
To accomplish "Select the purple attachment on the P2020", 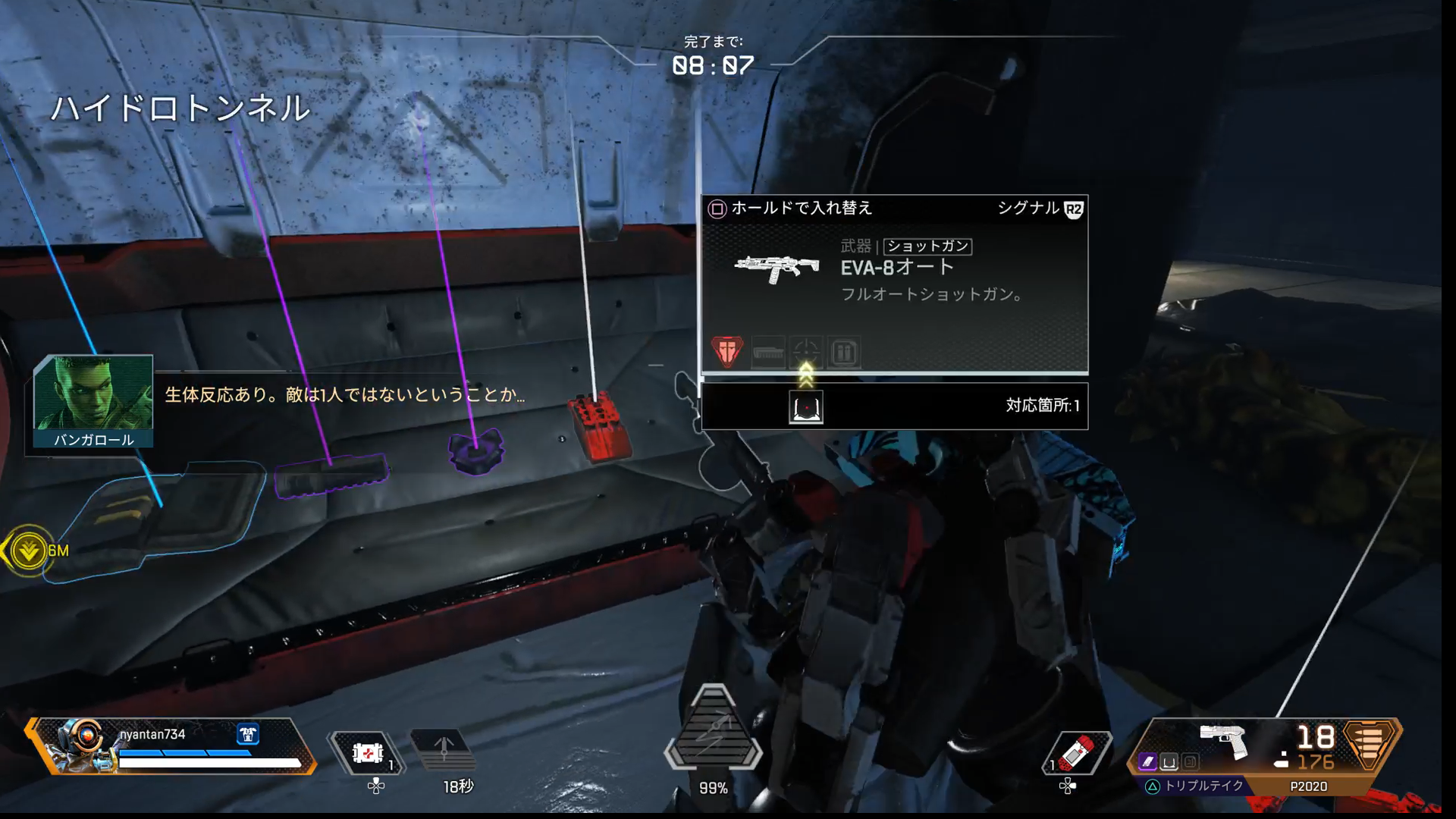I will pyautogui.click(x=1148, y=761).
